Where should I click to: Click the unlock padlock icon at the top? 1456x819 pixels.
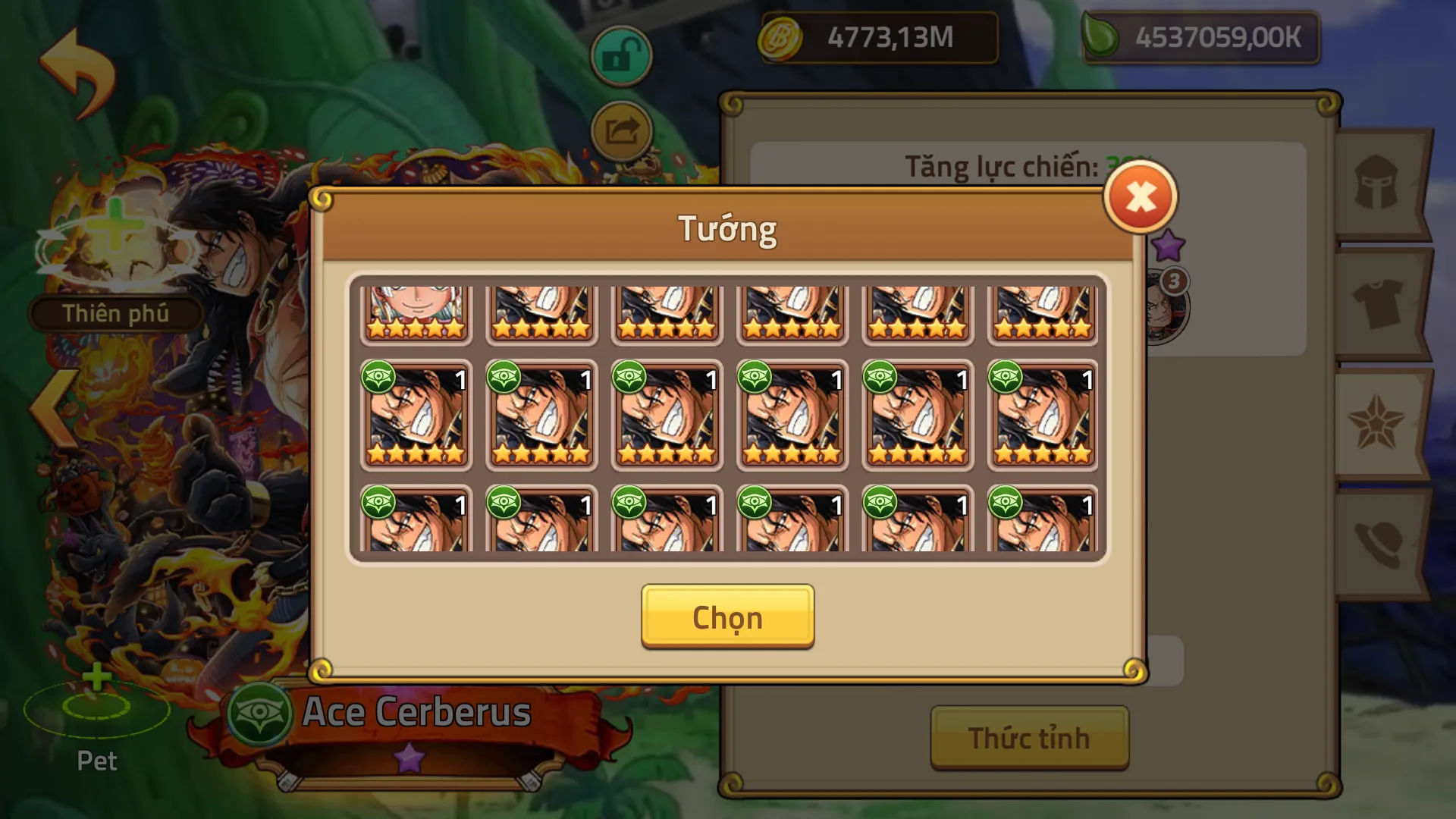point(623,55)
